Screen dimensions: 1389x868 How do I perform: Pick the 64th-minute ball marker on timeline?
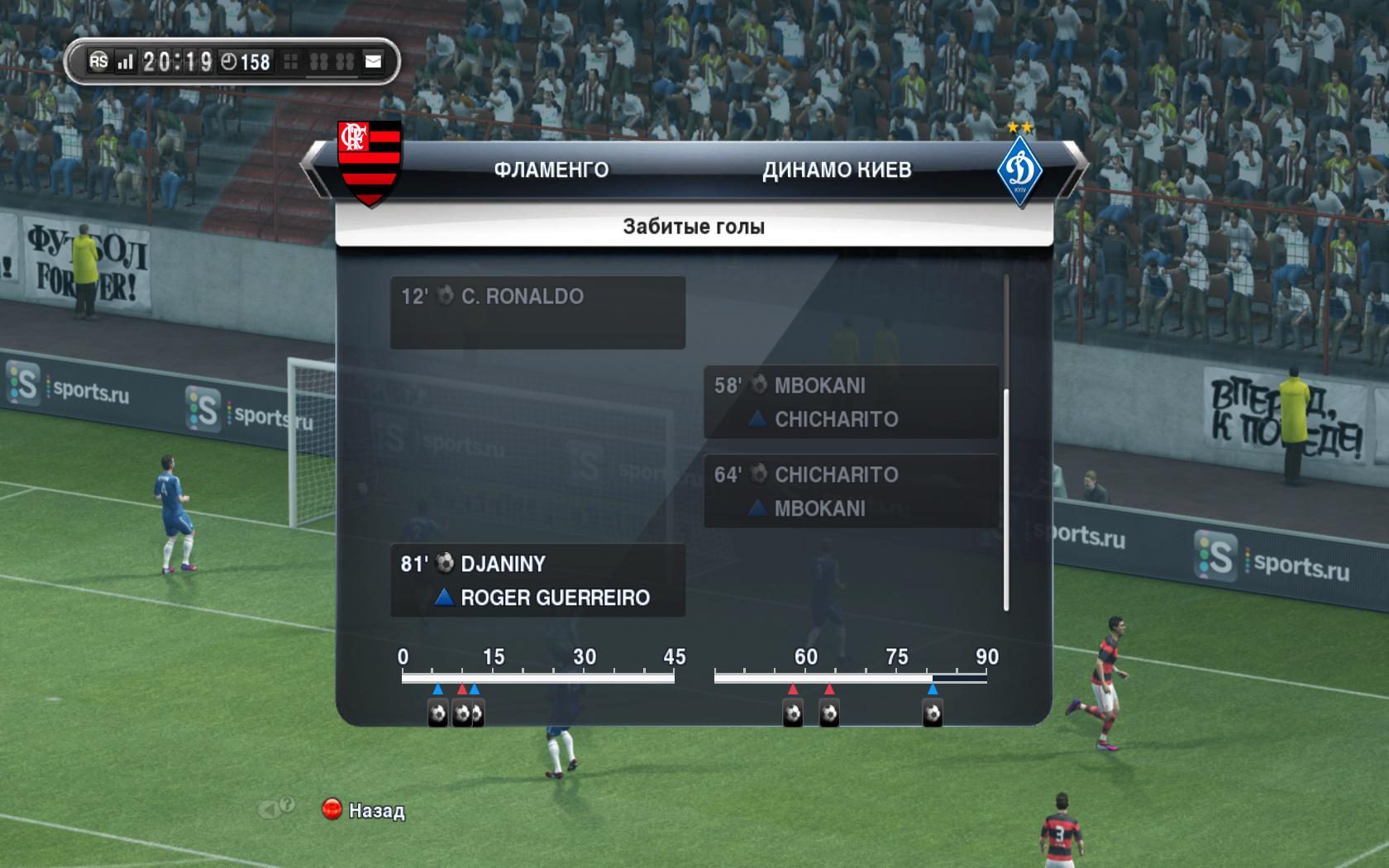pos(829,713)
